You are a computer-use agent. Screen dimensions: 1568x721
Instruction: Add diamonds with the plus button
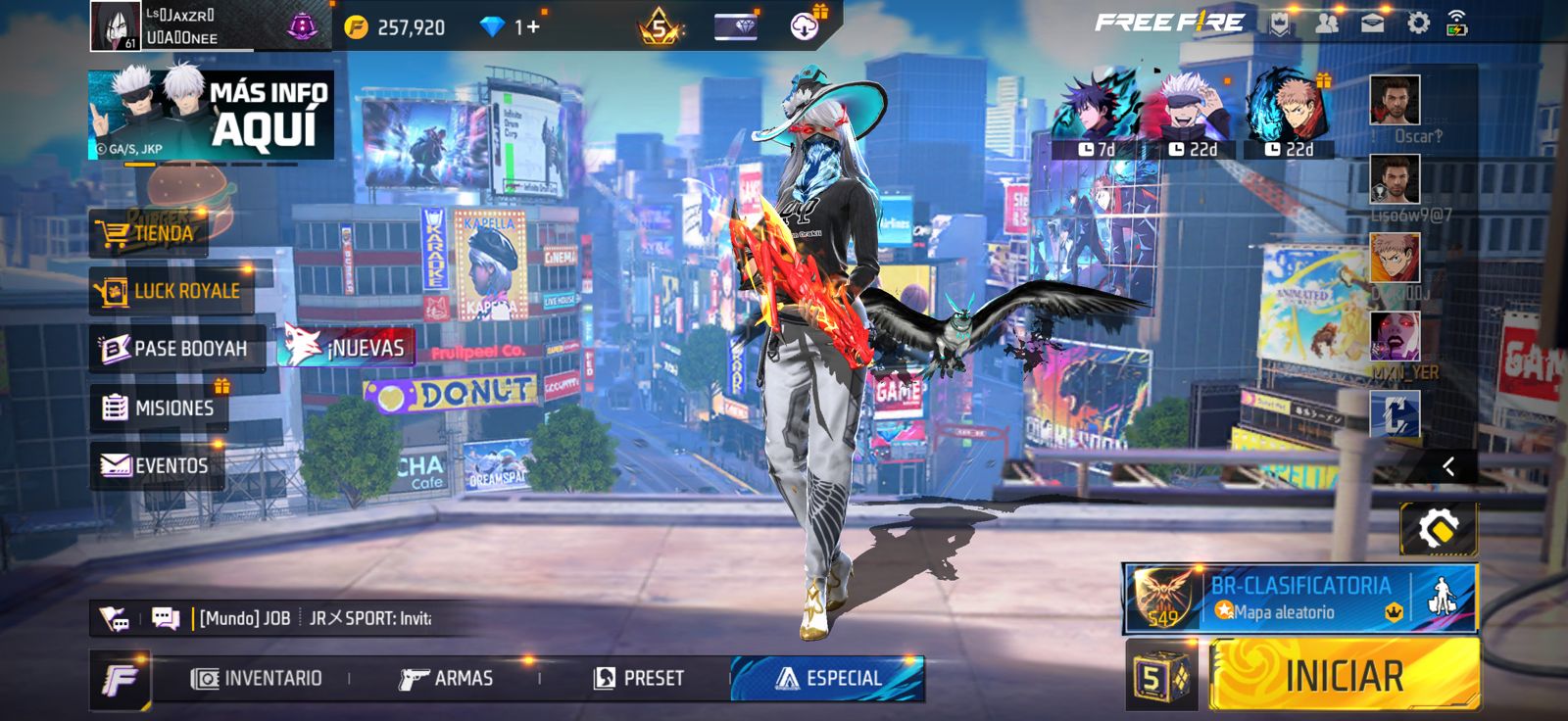coord(533,26)
